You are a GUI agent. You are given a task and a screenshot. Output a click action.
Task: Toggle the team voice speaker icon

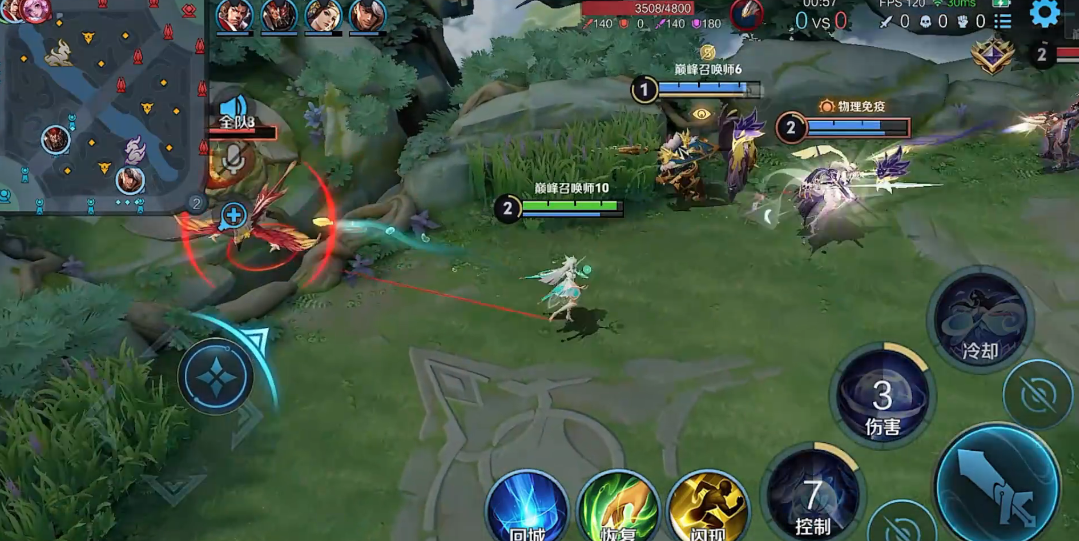(x=233, y=107)
